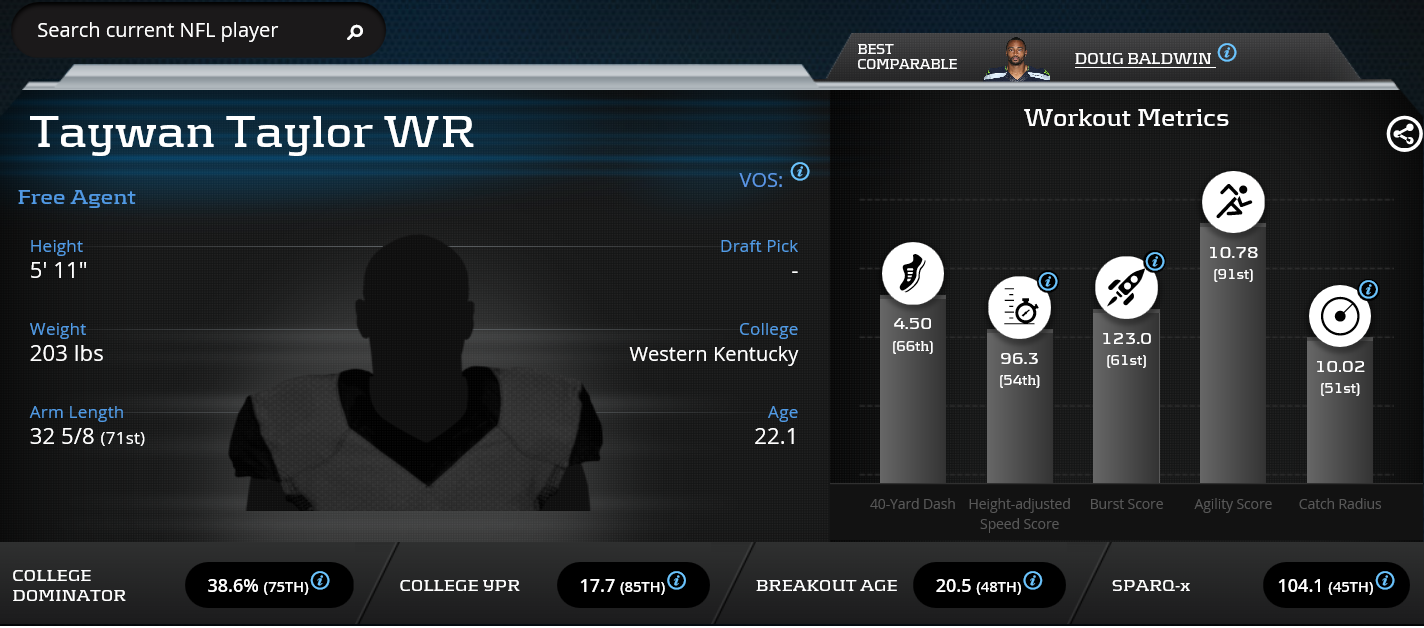Open the Doug Baldwin comparable player link
Viewport: 1424px width, 628px height.
pos(1144,58)
